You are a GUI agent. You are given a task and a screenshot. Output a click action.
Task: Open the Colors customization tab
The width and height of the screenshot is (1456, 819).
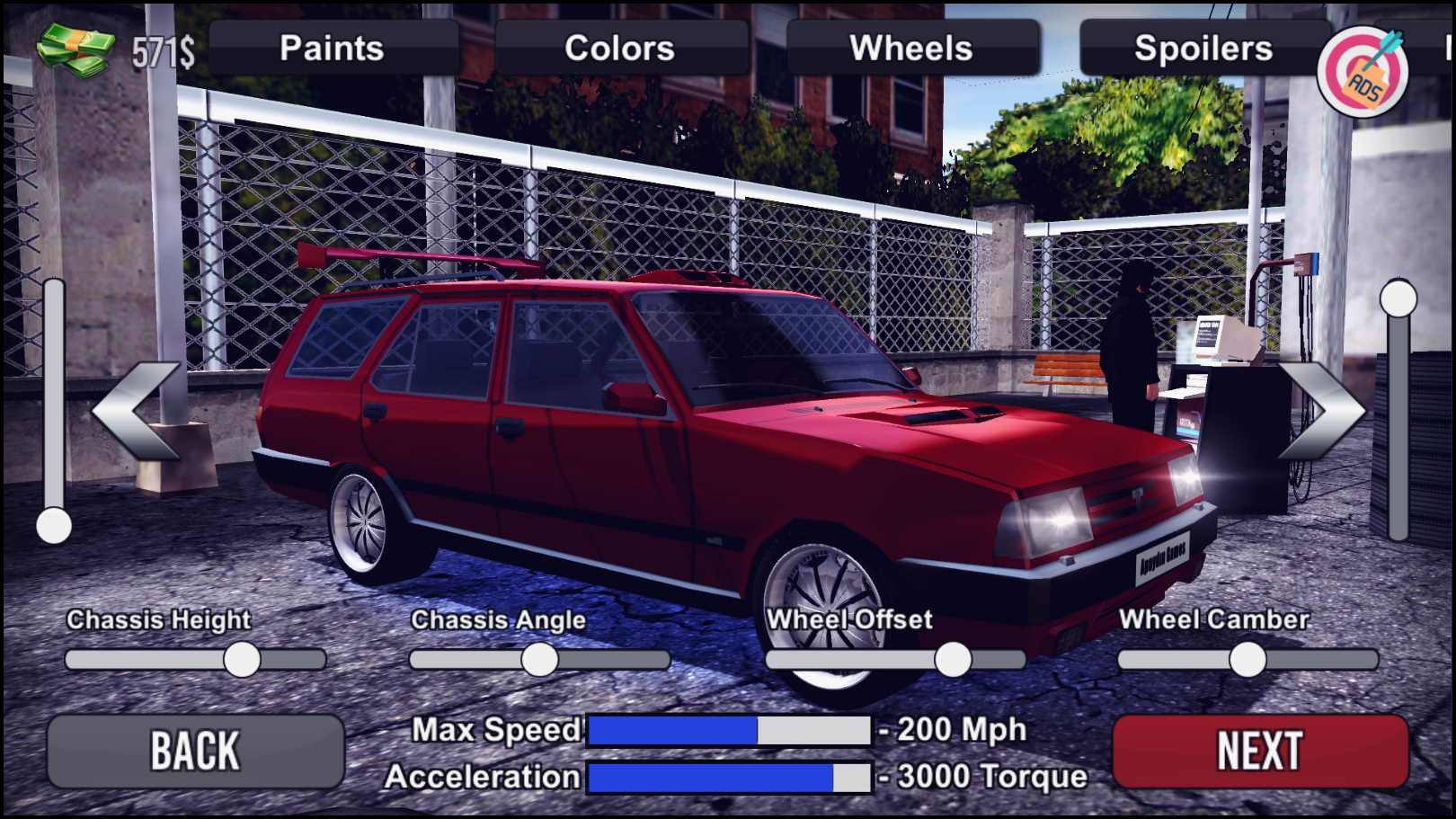pos(620,49)
